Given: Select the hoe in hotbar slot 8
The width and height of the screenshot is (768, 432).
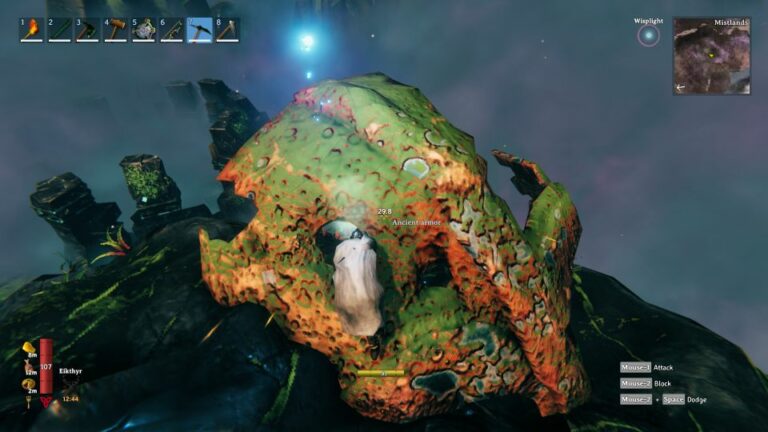Looking at the screenshot, I should [x=228, y=30].
